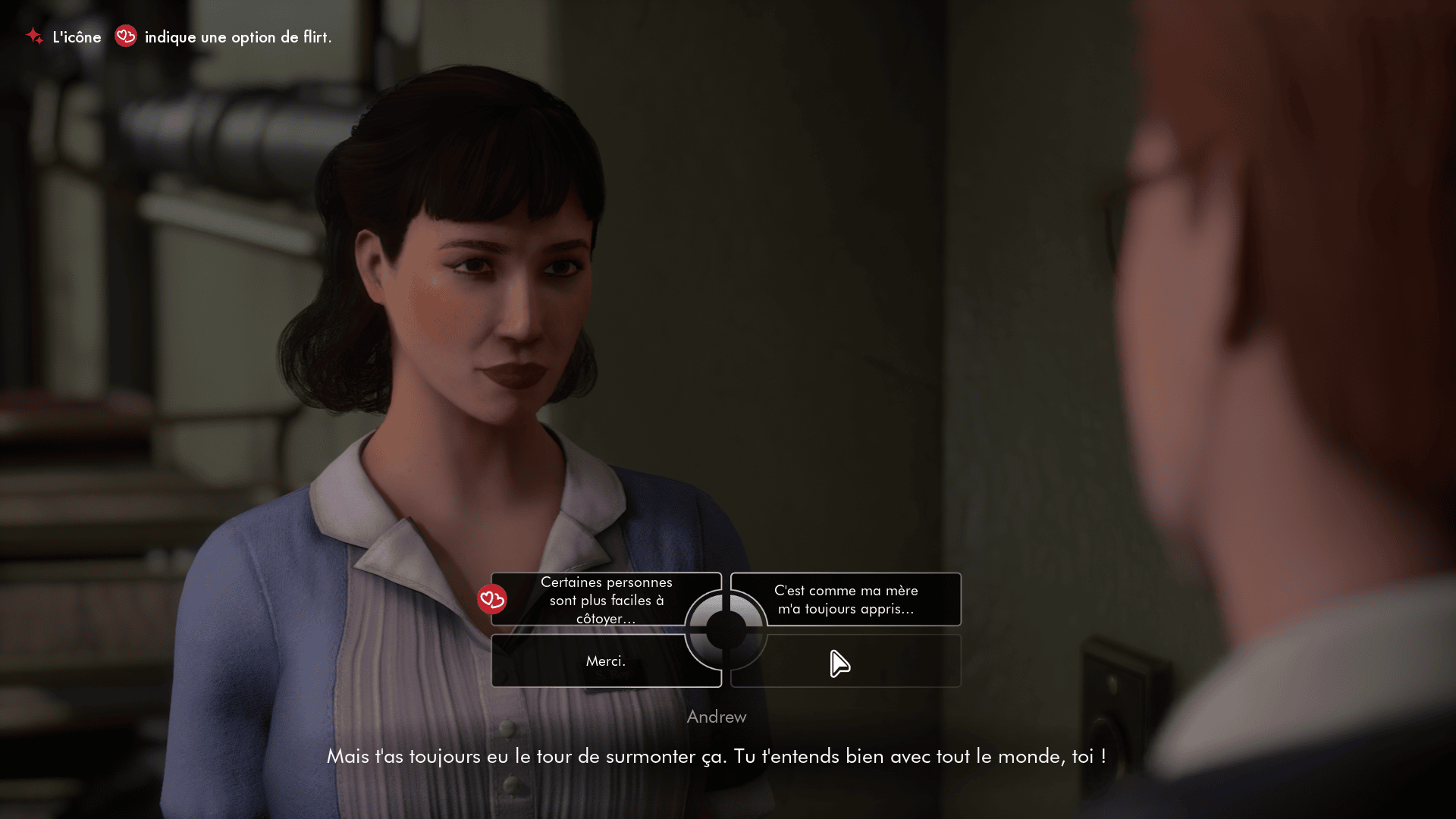Reply with "Merci."
The height and width of the screenshot is (819, 1456).
point(605,661)
